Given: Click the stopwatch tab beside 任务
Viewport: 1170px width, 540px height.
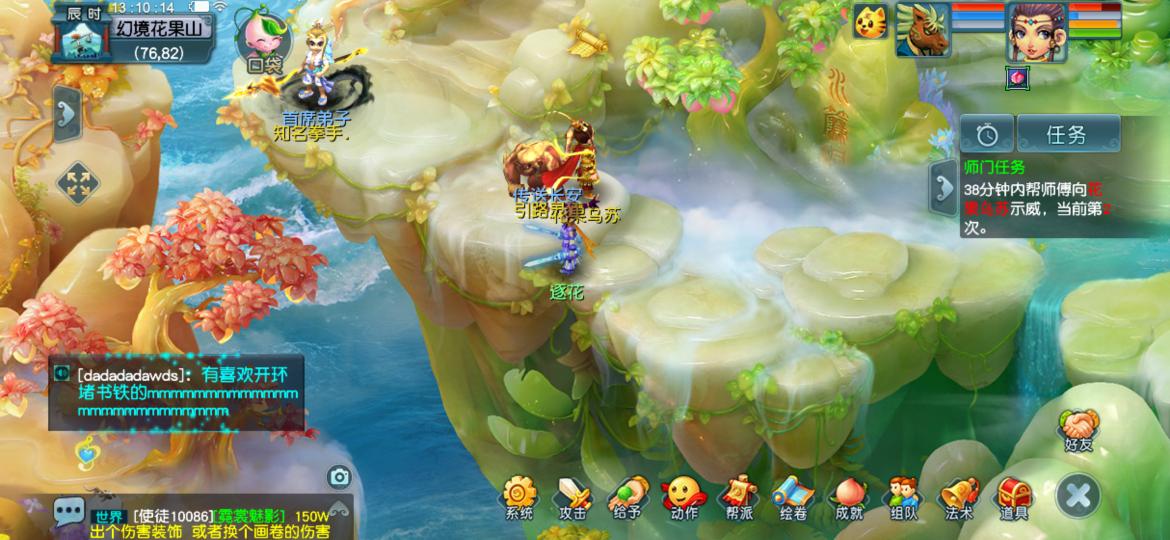Looking at the screenshot, I should coord(987,133).
